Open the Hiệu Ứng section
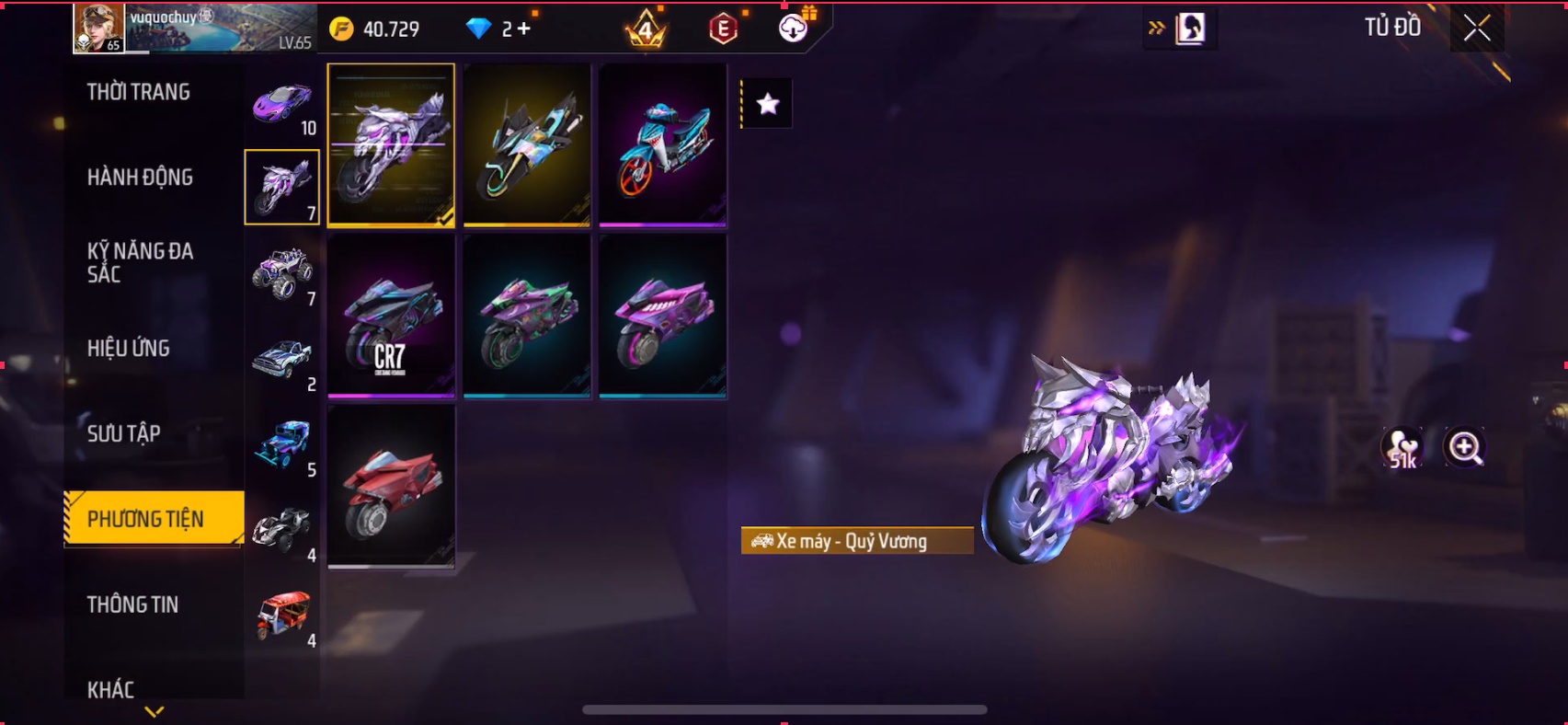This screenshot has width=1568, height=725. click(129, 349)
